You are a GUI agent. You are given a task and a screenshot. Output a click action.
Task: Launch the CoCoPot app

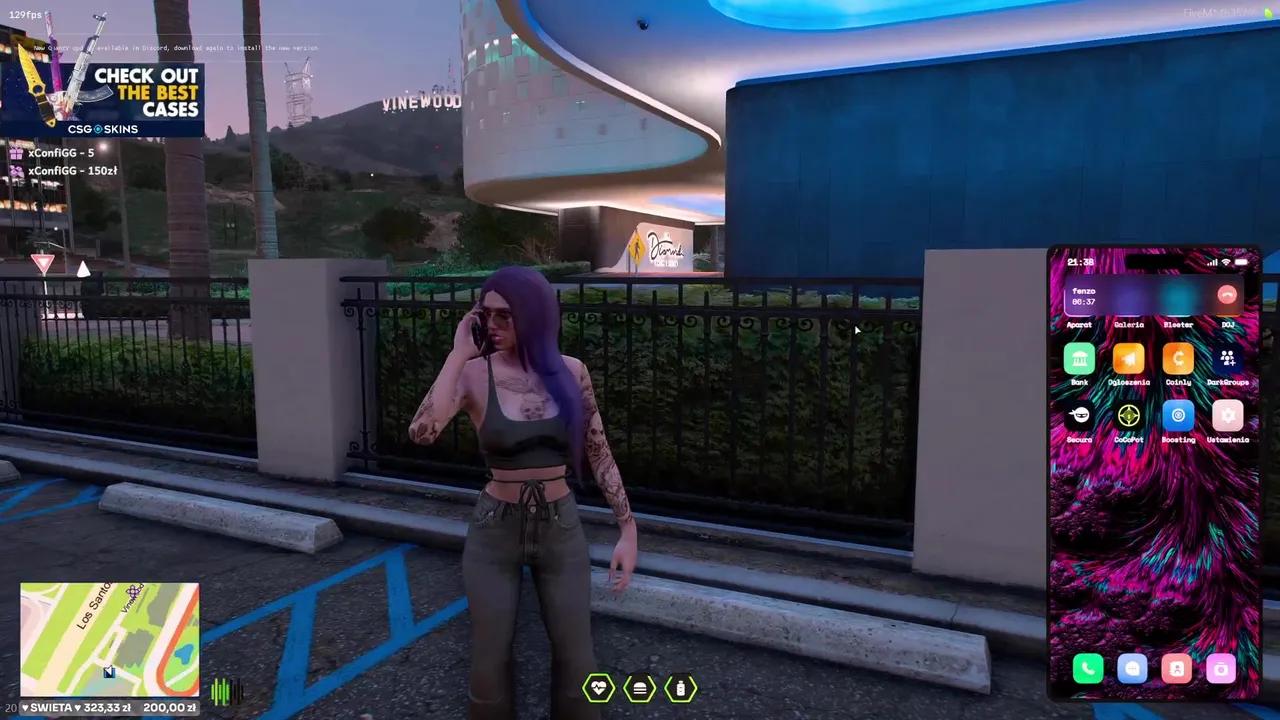[x=1128, y=415]
